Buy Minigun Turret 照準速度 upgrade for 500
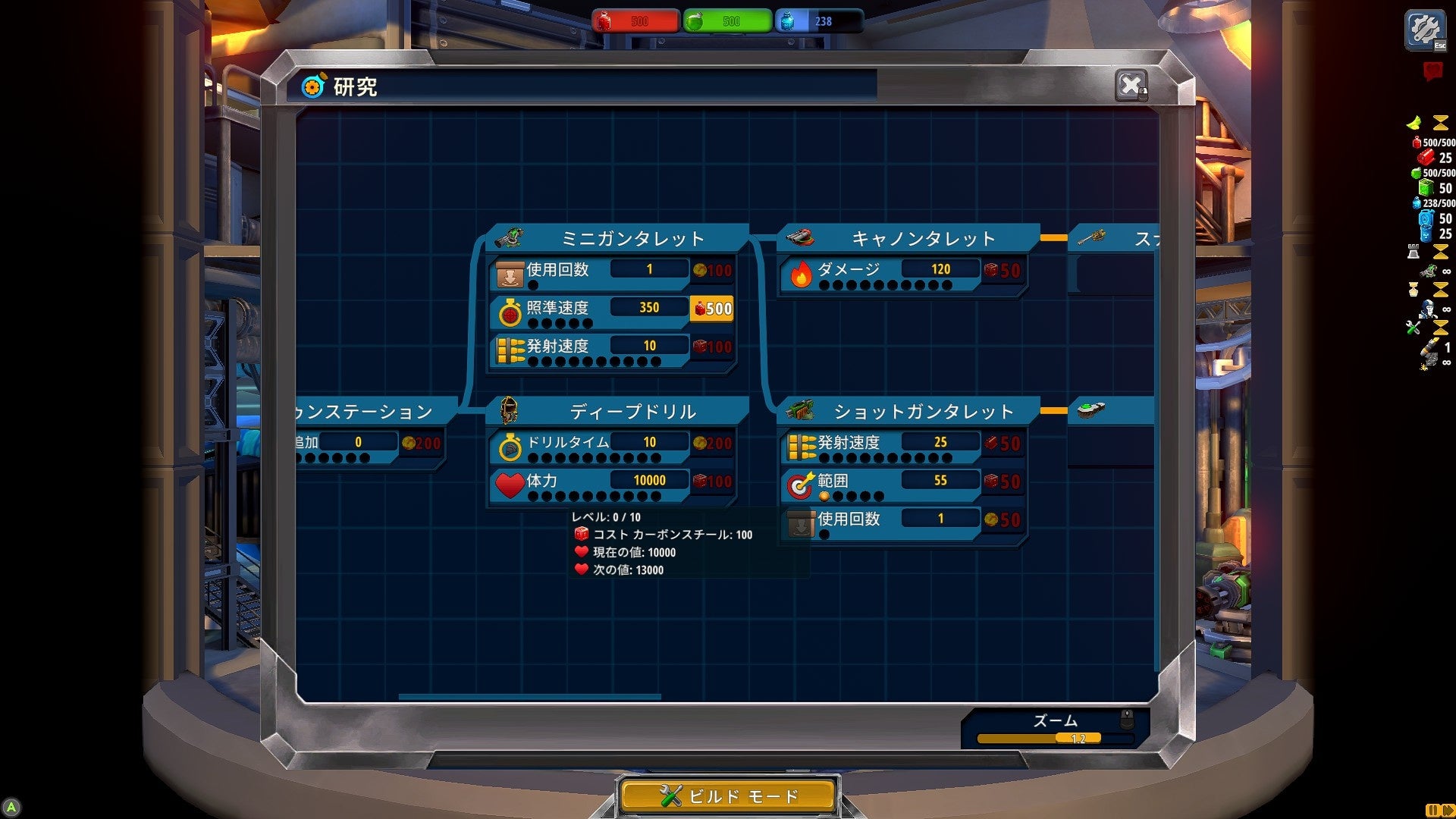The width and height of the screenshot is (1456, 819). click(712, 309)
